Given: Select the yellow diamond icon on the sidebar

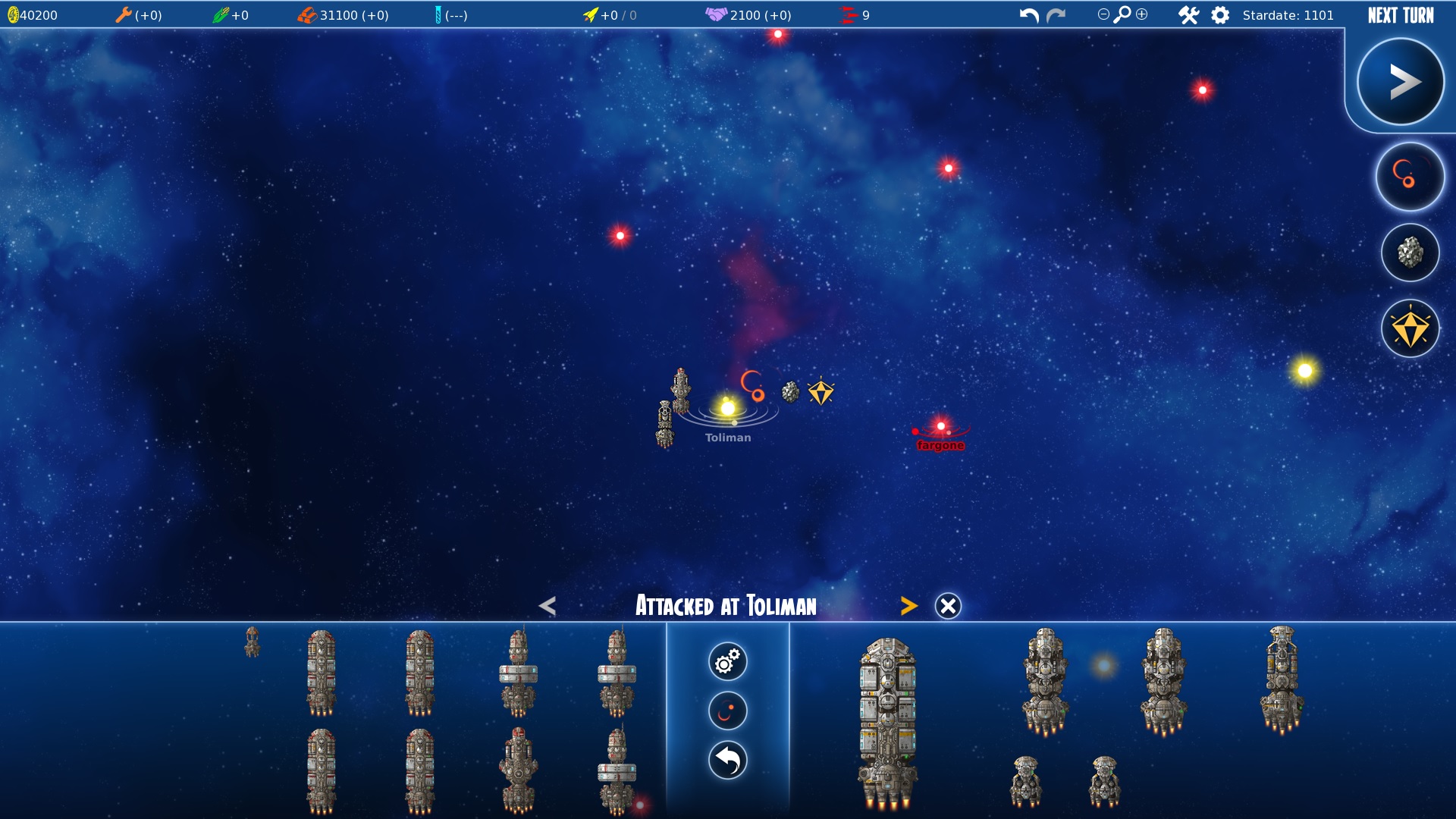Looking at the screenshot, I should coord(1410,329).
